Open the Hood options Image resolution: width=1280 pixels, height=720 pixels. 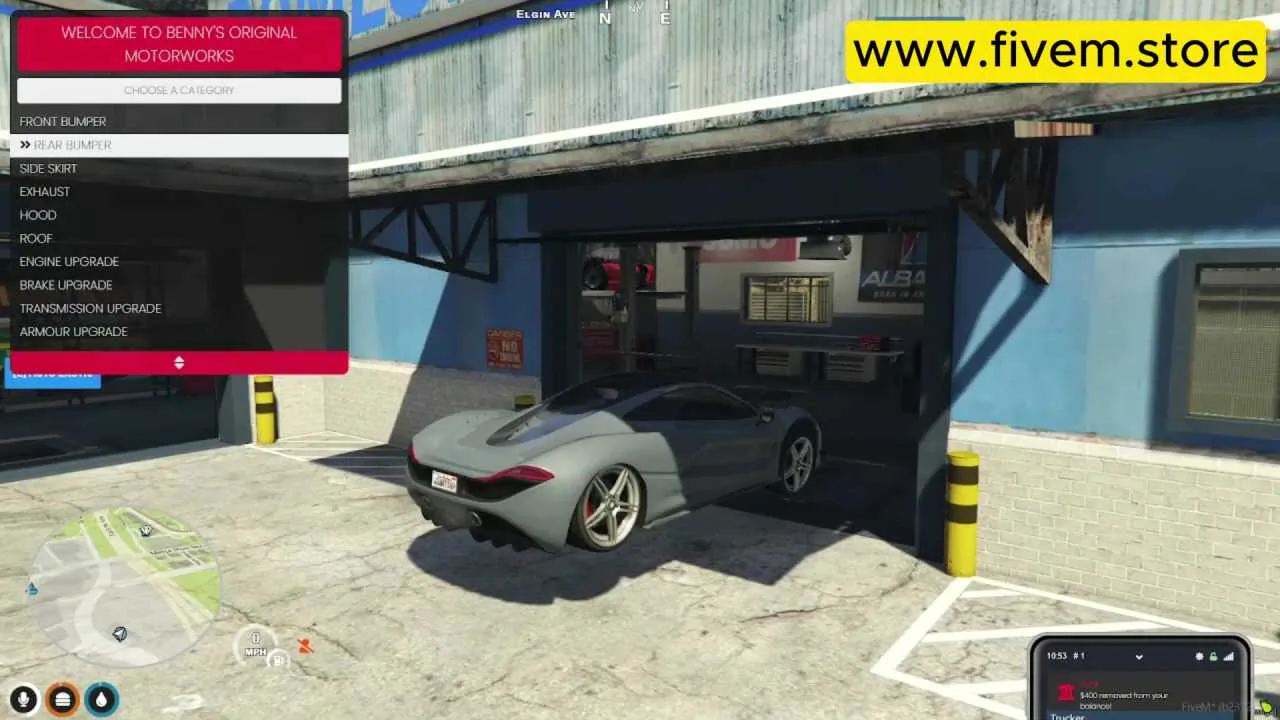38,215
